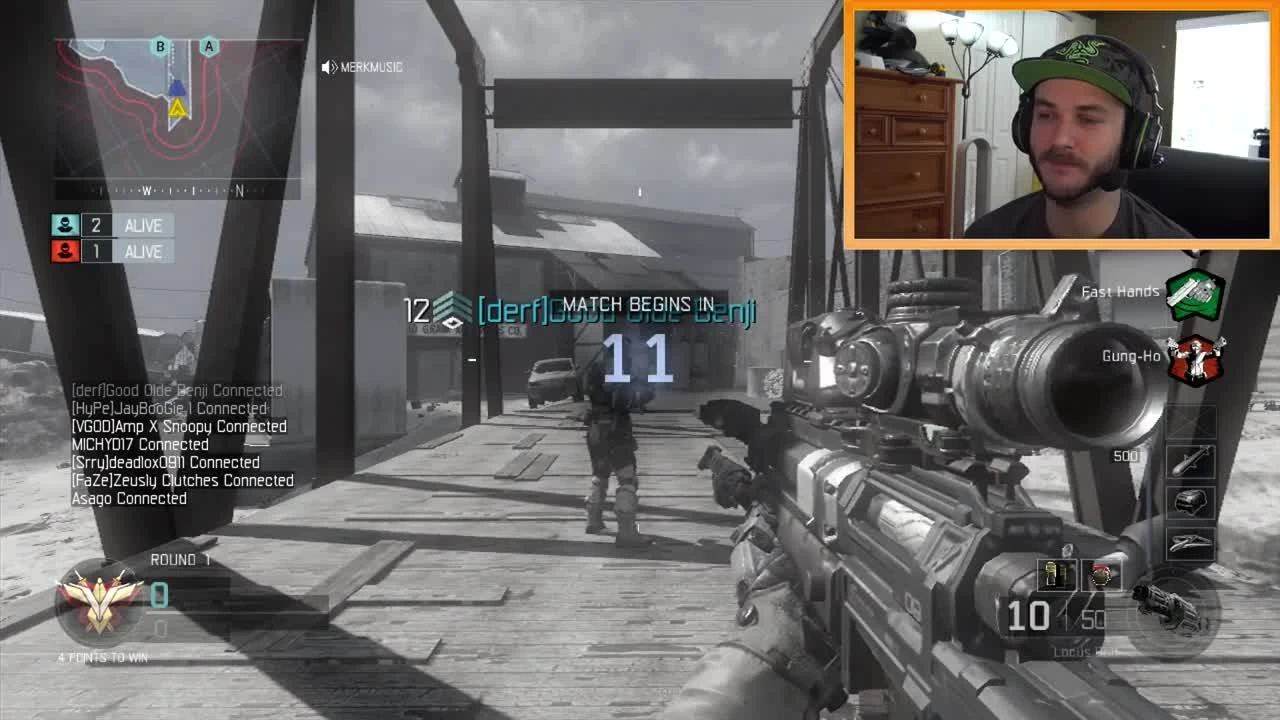The width and height of the screenshot is (1280, 720).
Task: Select objective marker A on the minimap
Action: point(208,46)
